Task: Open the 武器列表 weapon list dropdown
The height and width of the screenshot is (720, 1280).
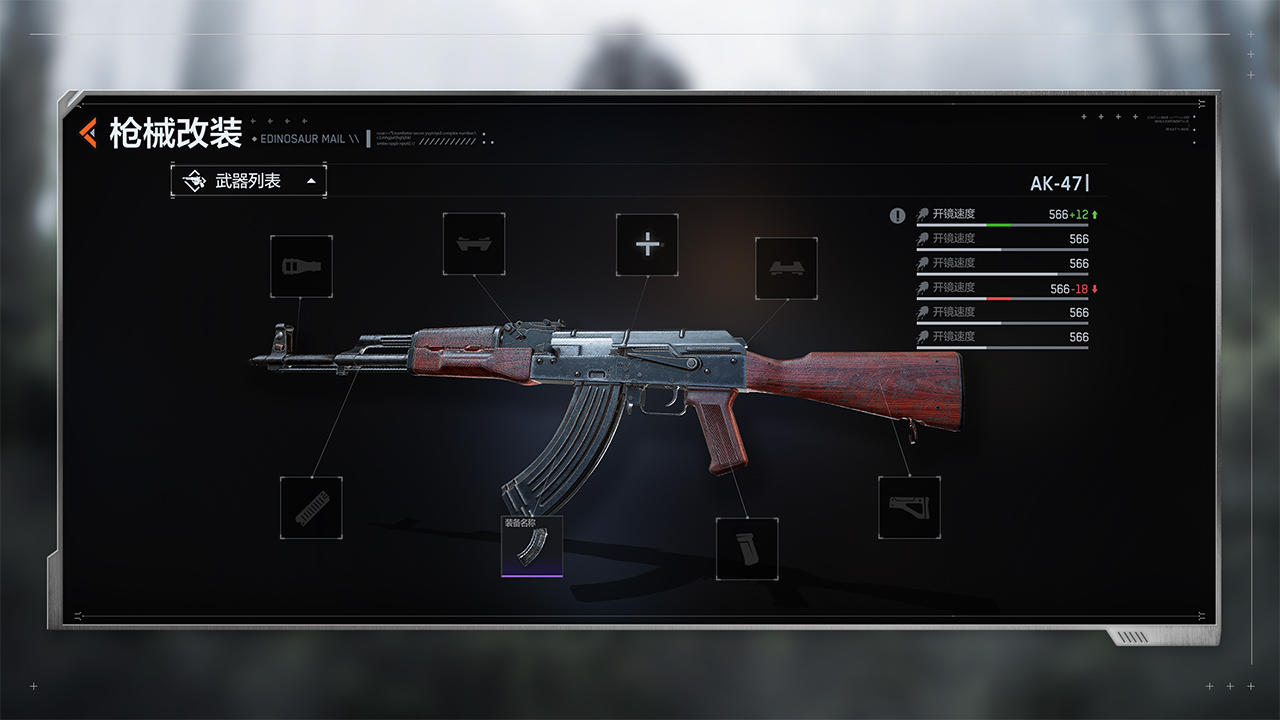Action: click(247, 180)
